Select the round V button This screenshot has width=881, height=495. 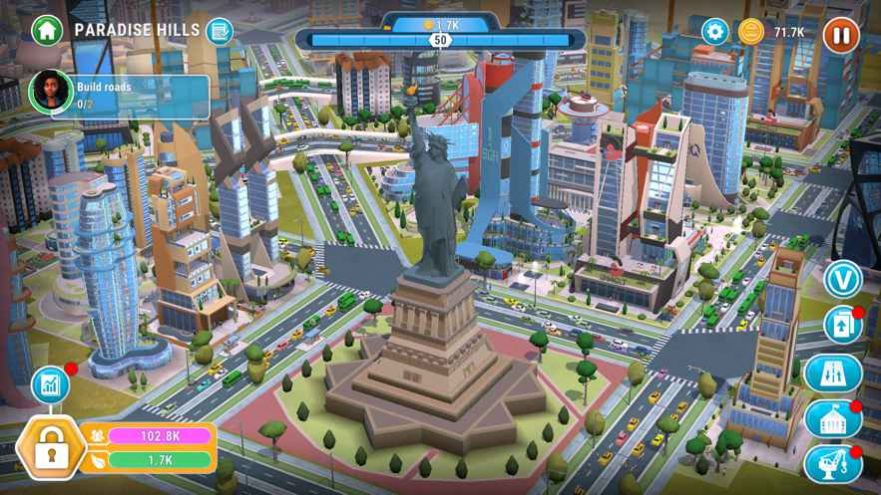(x=842, y=279)
